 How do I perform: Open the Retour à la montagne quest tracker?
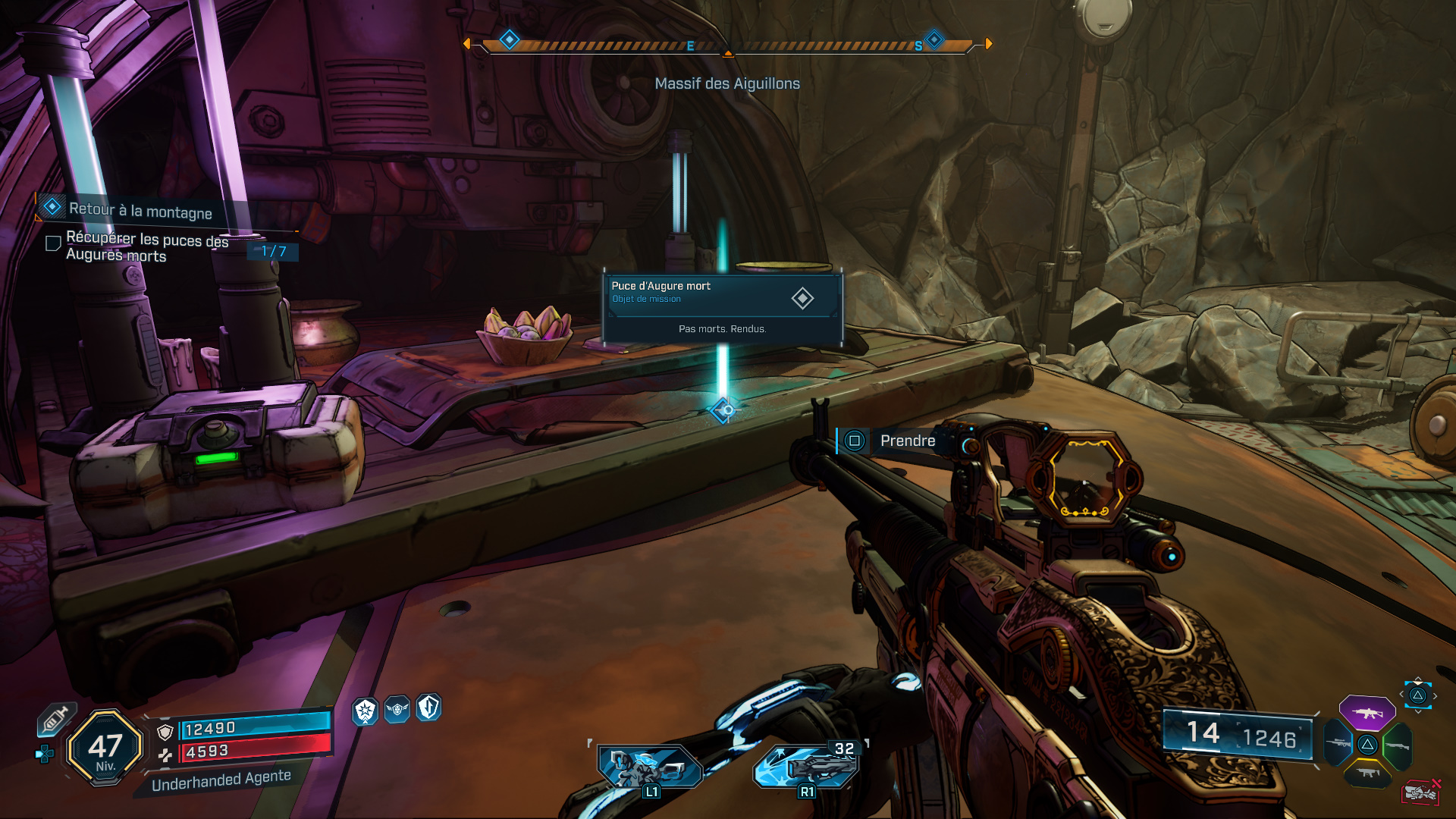coord(140,210)
